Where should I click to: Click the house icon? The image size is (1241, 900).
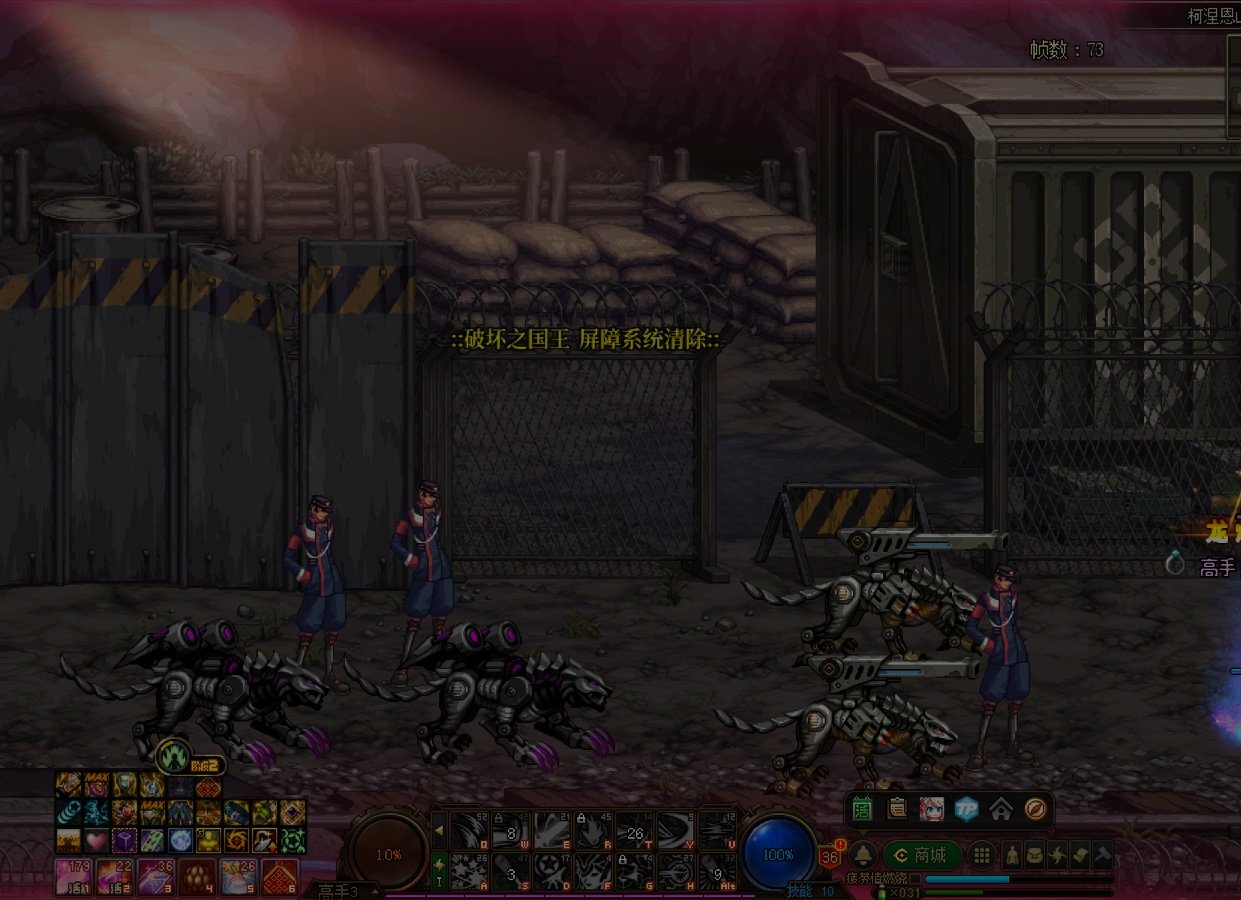tap(1001, 808)
